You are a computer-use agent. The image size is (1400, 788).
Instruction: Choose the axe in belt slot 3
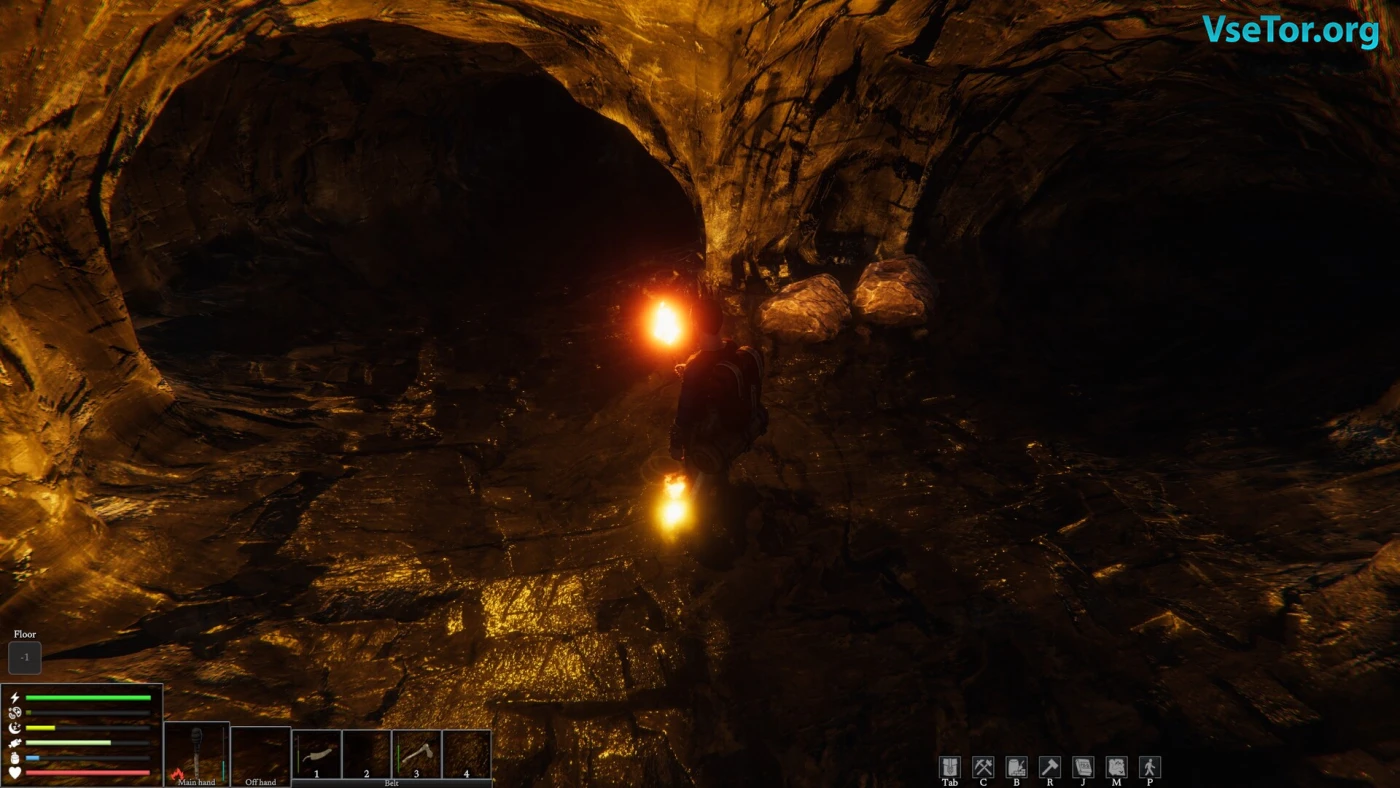tap(416, 753)
